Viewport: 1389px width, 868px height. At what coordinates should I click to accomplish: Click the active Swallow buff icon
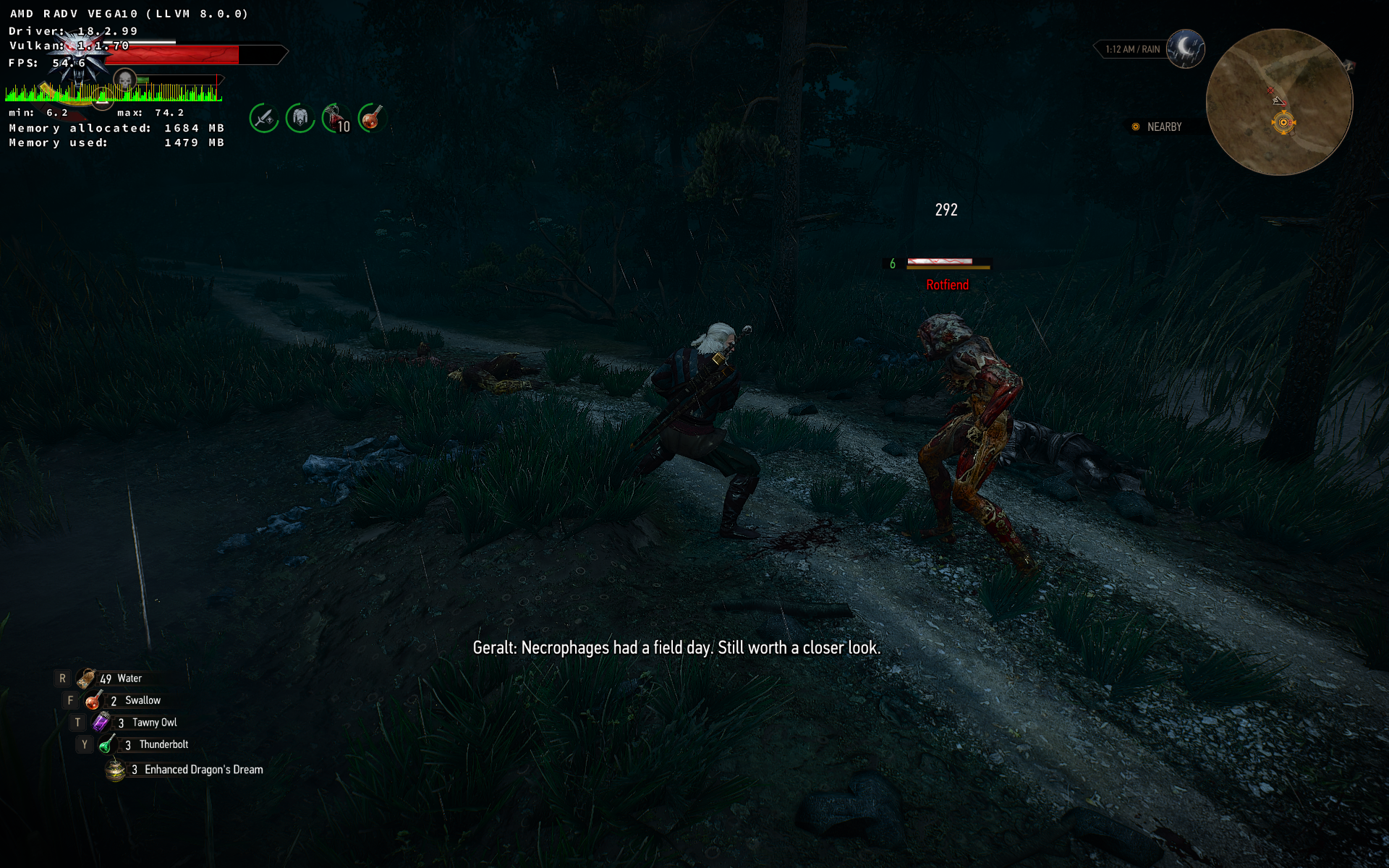372,118
